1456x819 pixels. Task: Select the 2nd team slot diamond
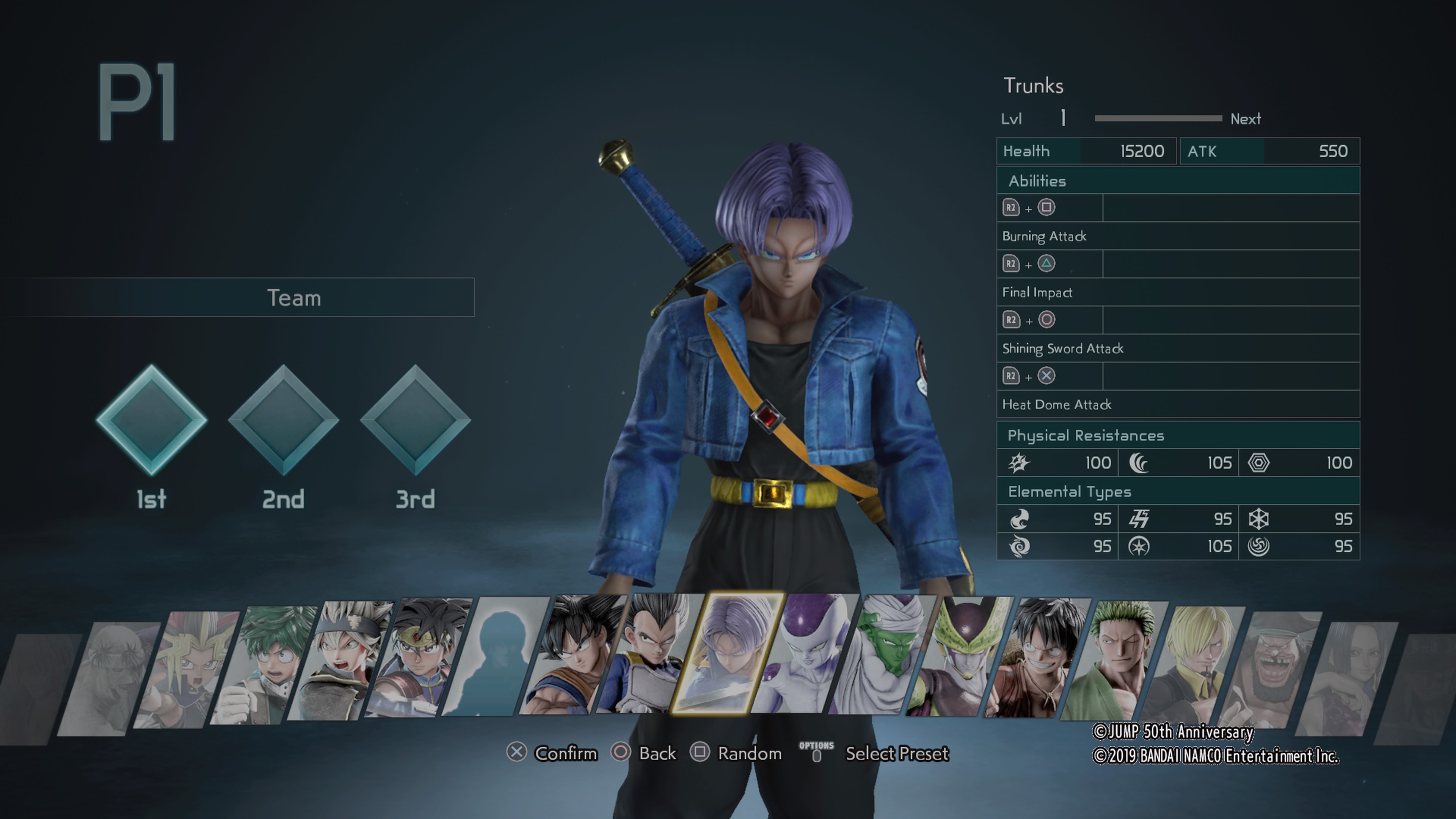(x=283, y=420)
